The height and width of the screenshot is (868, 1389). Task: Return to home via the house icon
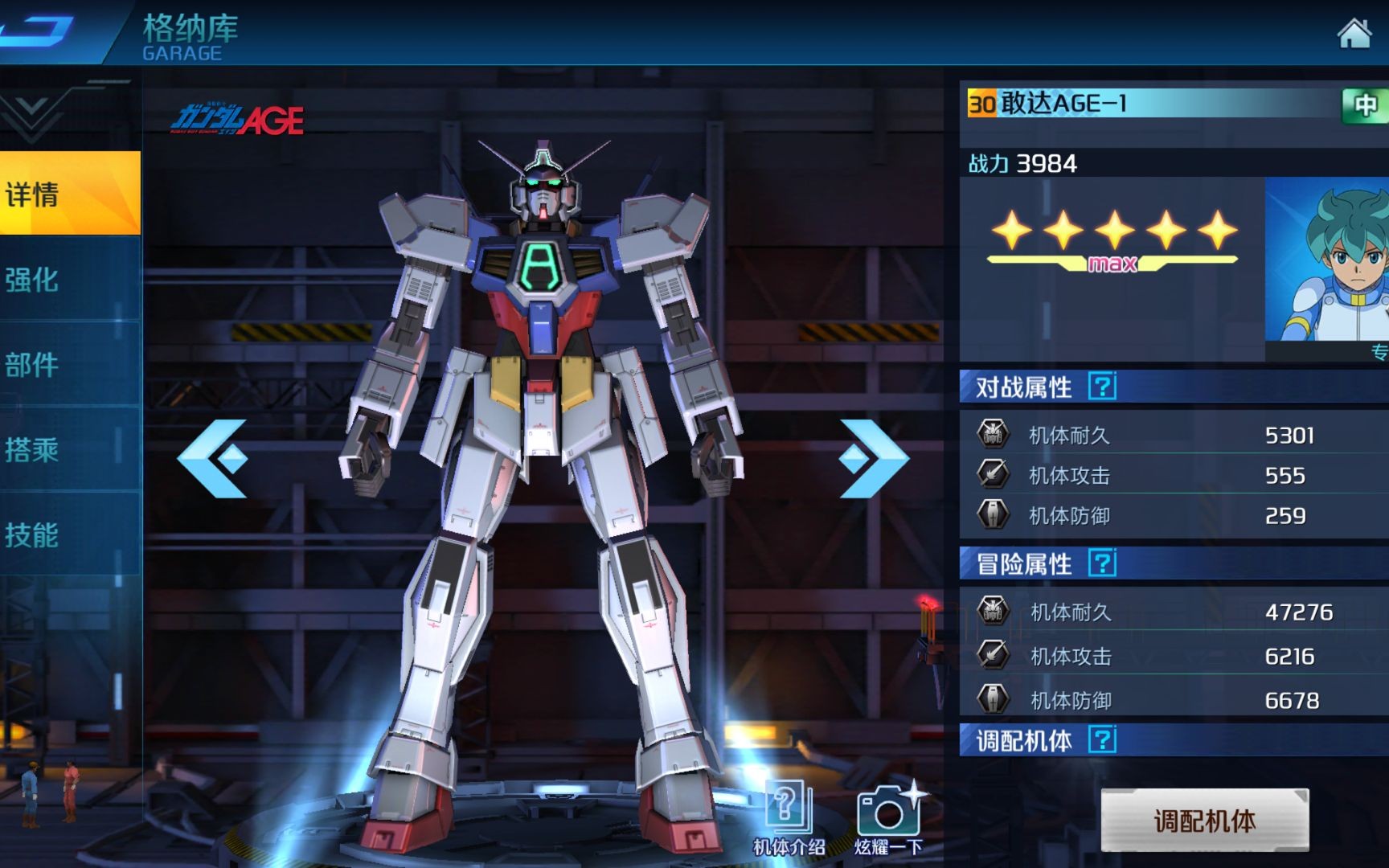pyautogui.click(x=1354, y=34)
